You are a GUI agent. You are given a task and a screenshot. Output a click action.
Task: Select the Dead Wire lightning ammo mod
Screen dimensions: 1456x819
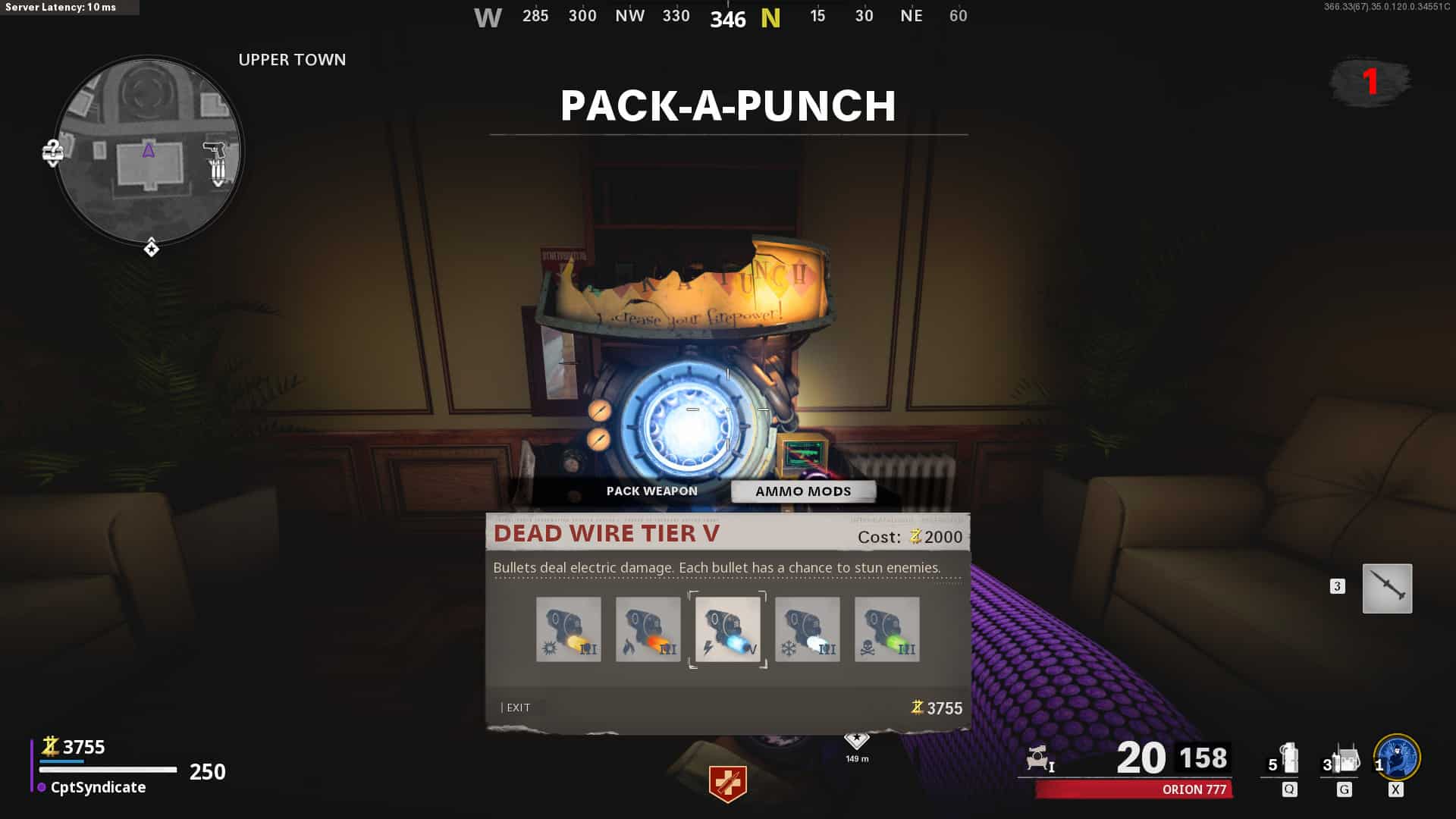(727, 629)
